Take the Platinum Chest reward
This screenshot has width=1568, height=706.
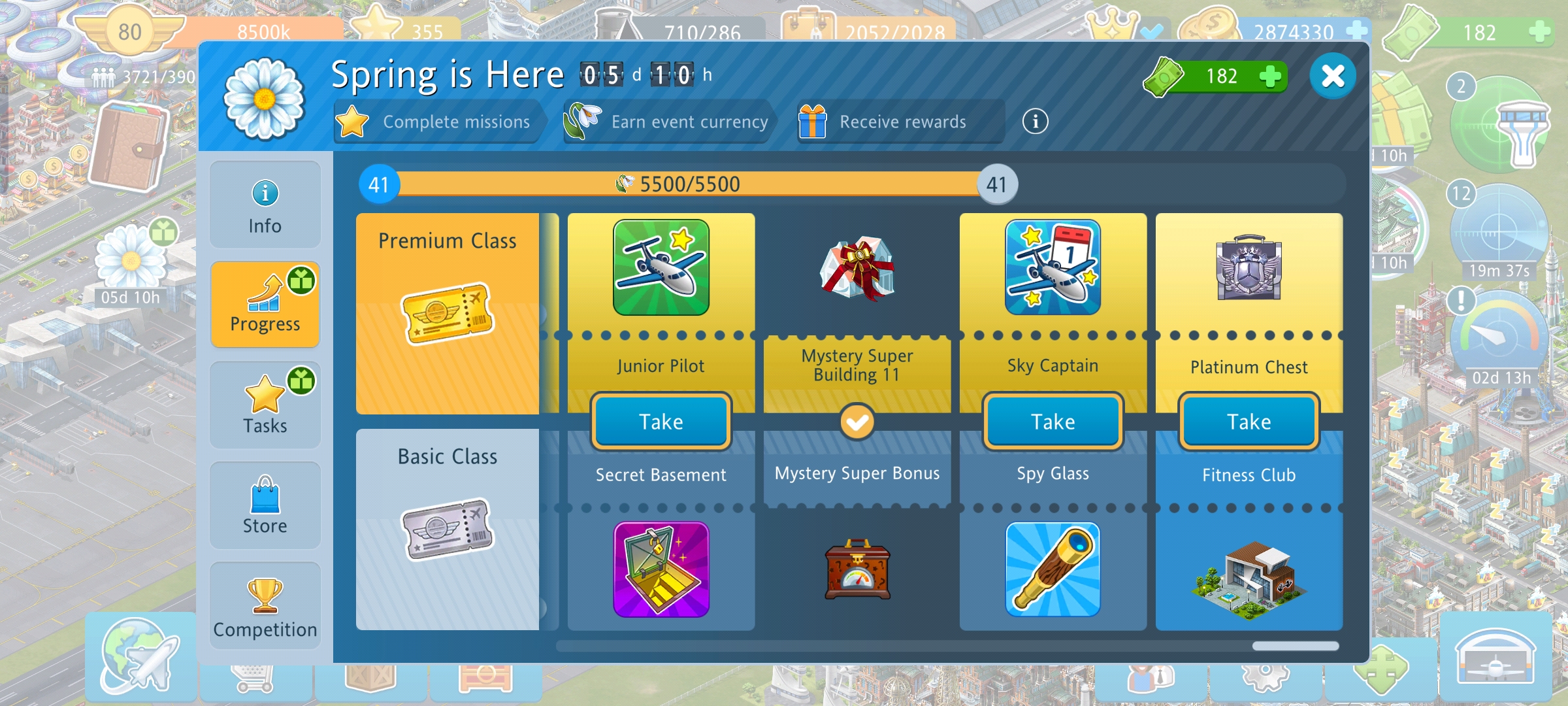click(x=1249, y=422)
